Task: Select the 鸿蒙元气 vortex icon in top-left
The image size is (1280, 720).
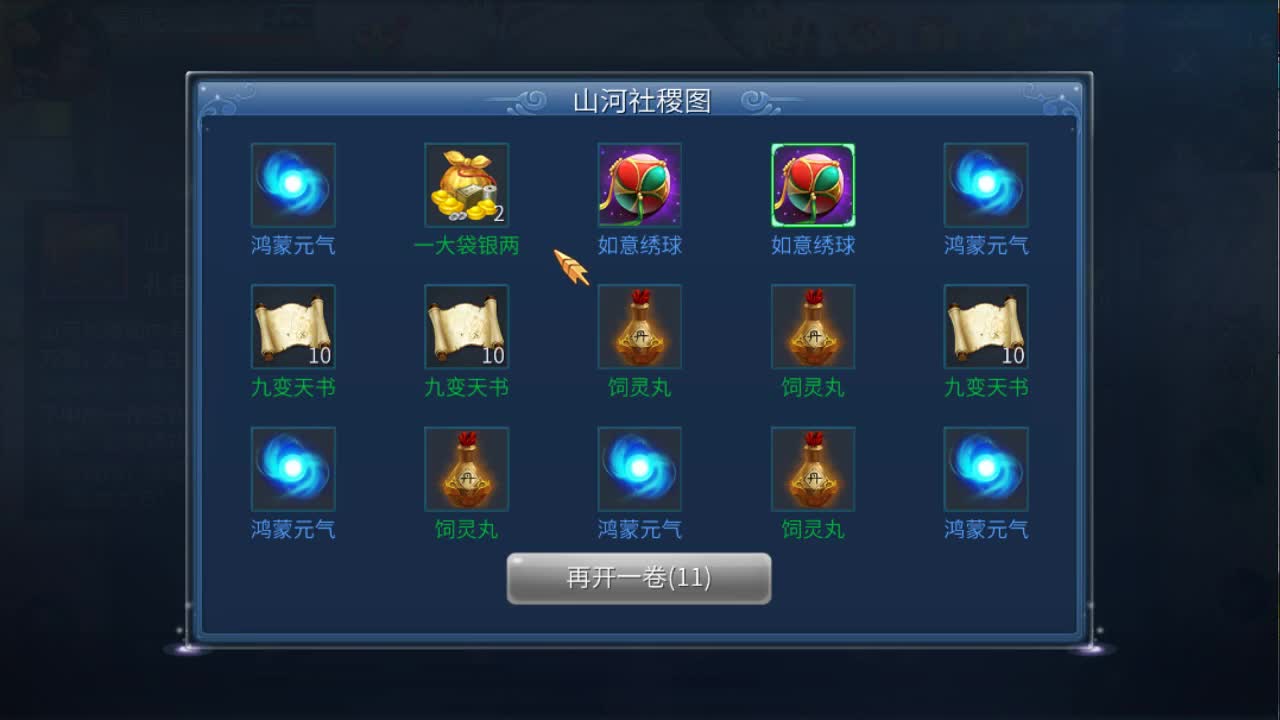Action: pos(293,186)
